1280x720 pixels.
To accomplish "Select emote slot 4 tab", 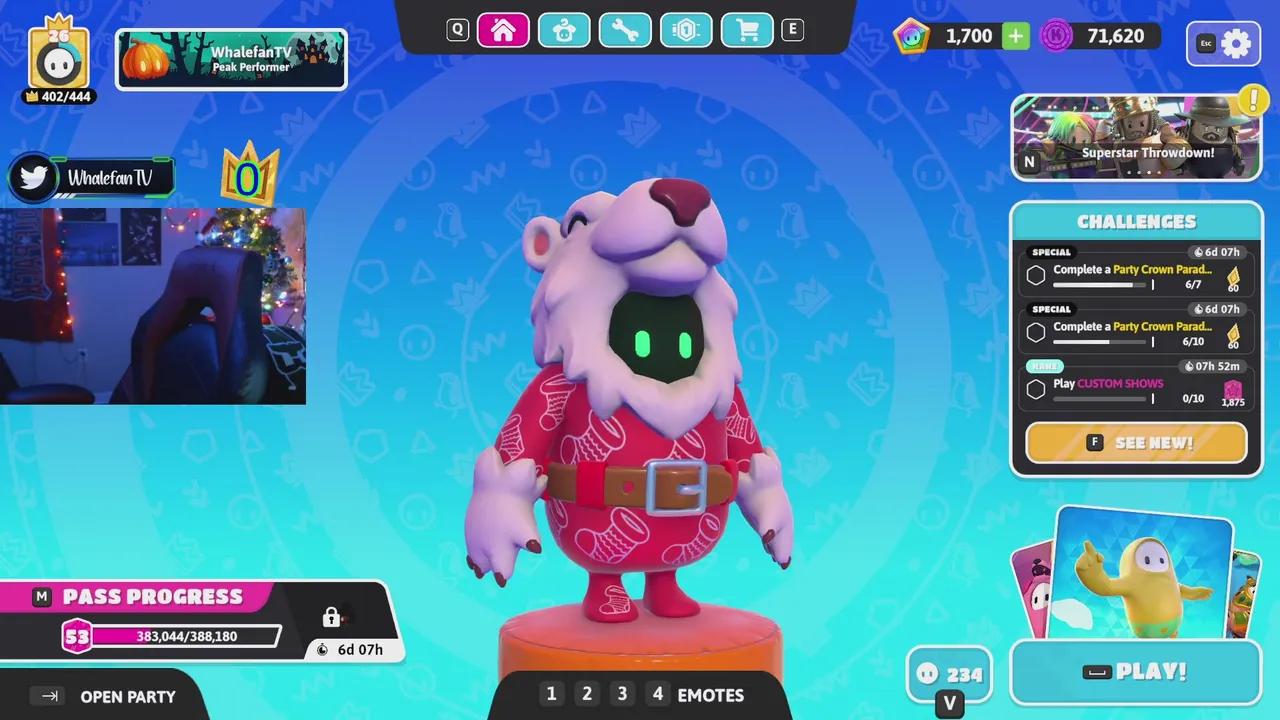I will click(x=658, y=693).
